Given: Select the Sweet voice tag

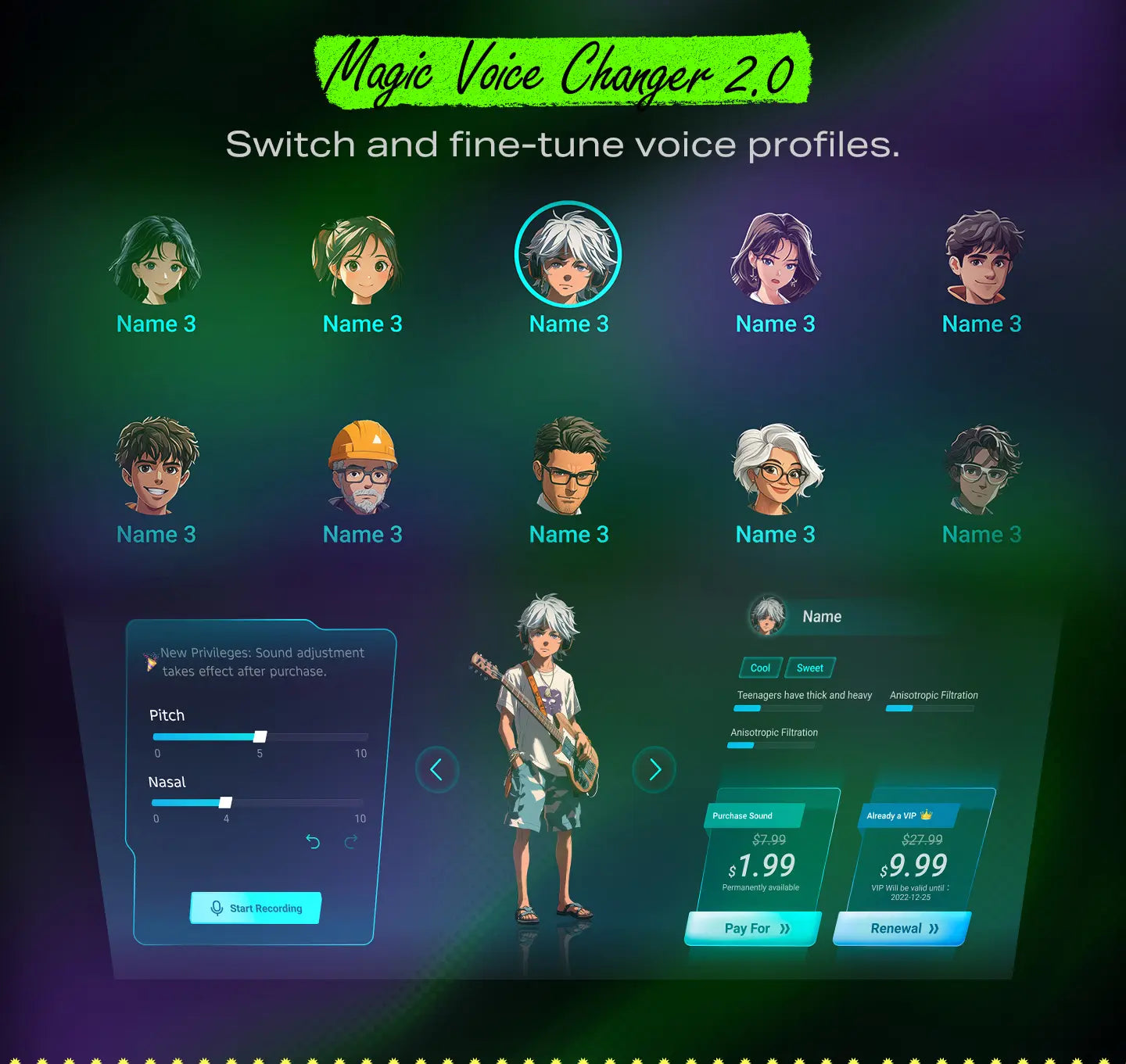Looking at the screenshot, I should [810, 668].
